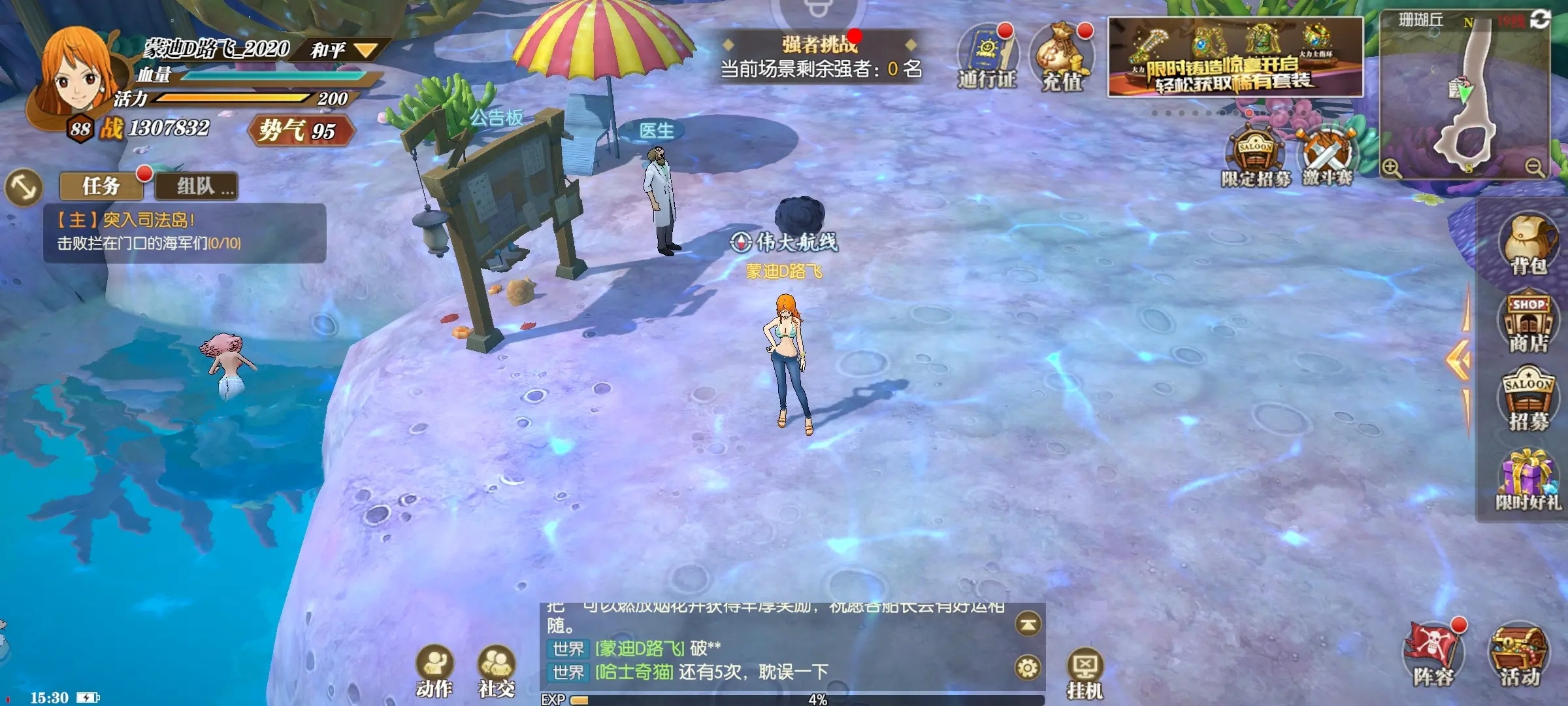1568x706 pixels.
Task: Visit the 商店 shop
Action: point(1527,324)
